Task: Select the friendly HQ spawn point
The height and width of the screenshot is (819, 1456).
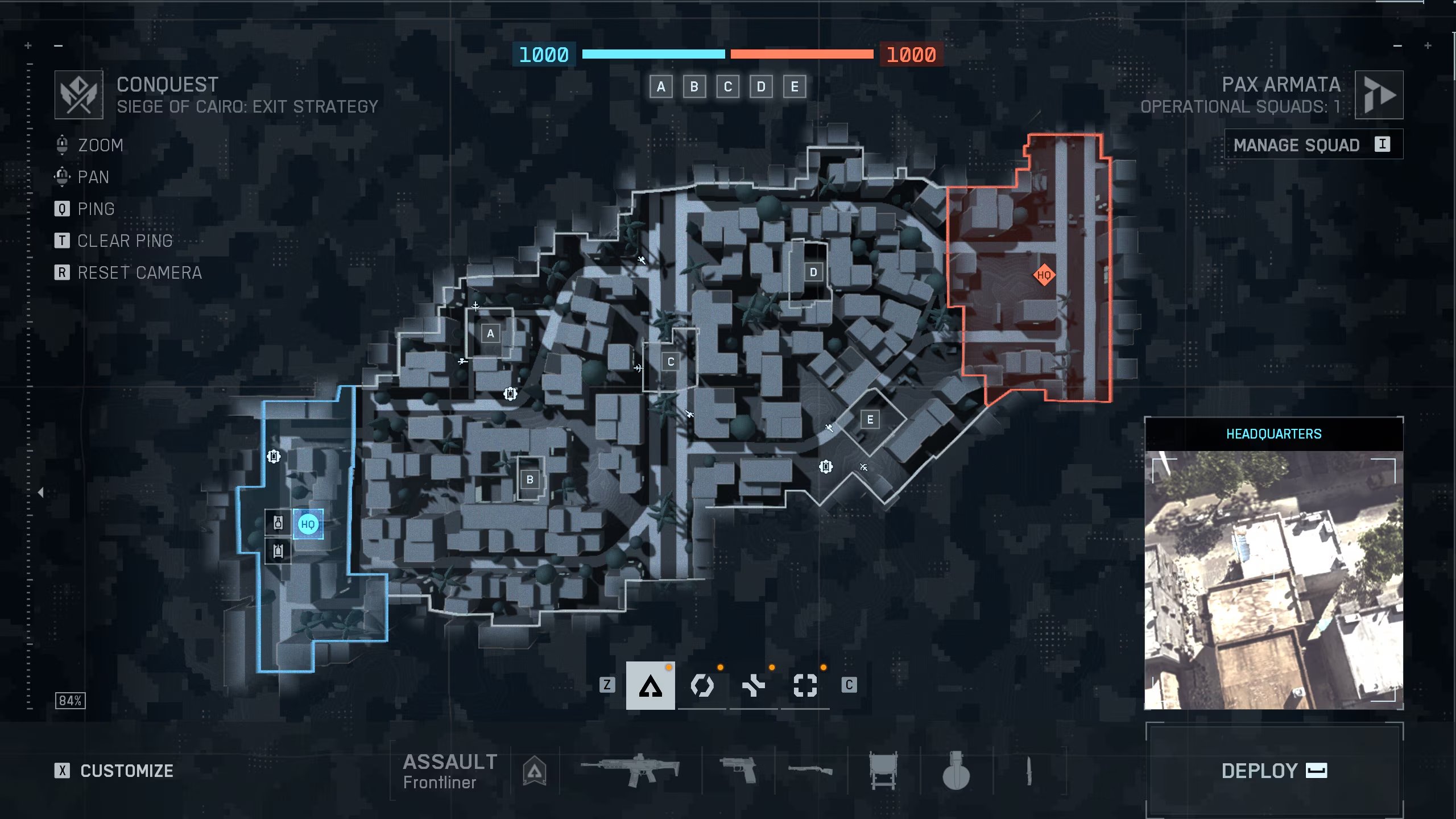Action: 308,524
